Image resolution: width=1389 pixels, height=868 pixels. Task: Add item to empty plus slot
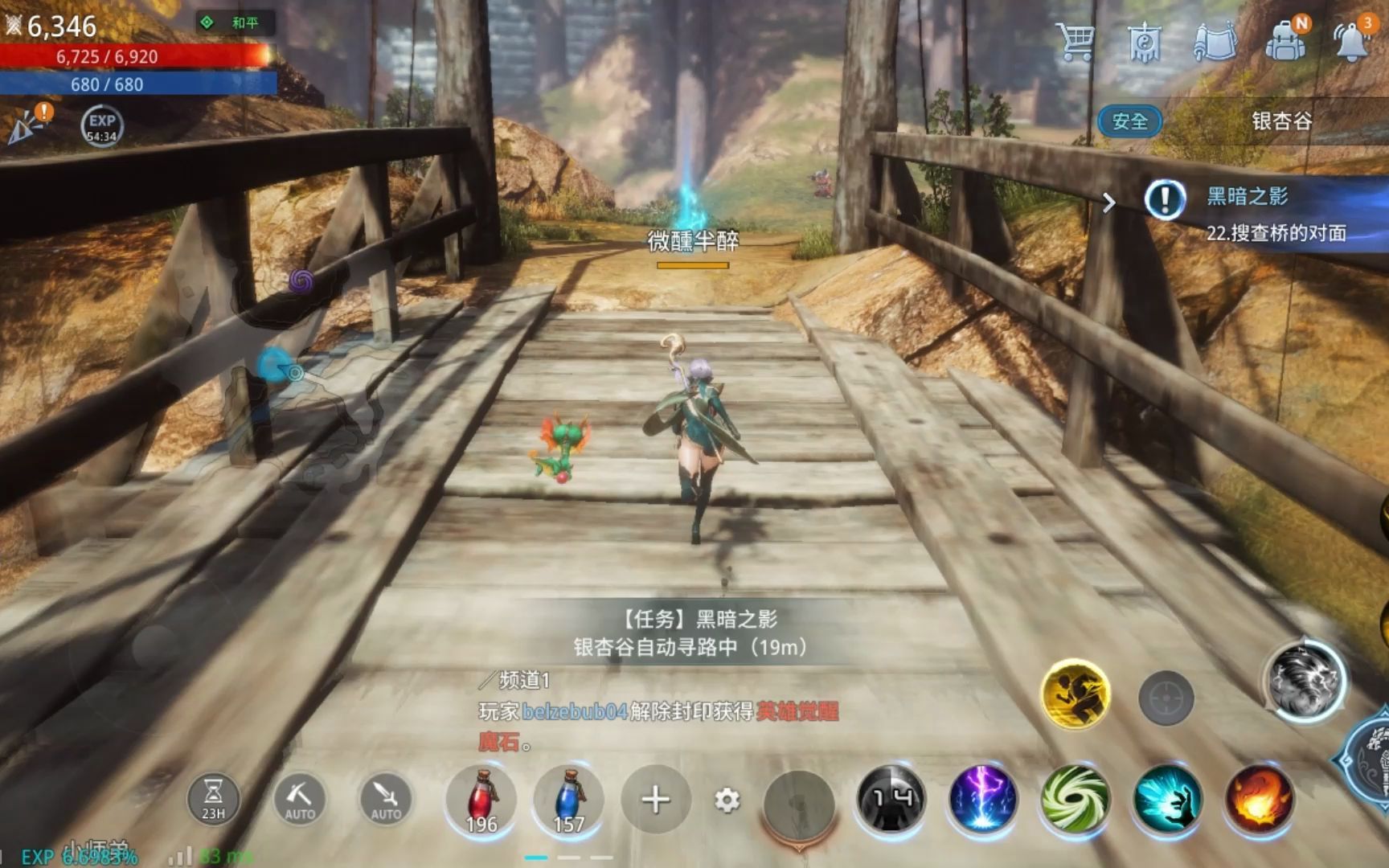coord(655,800)
